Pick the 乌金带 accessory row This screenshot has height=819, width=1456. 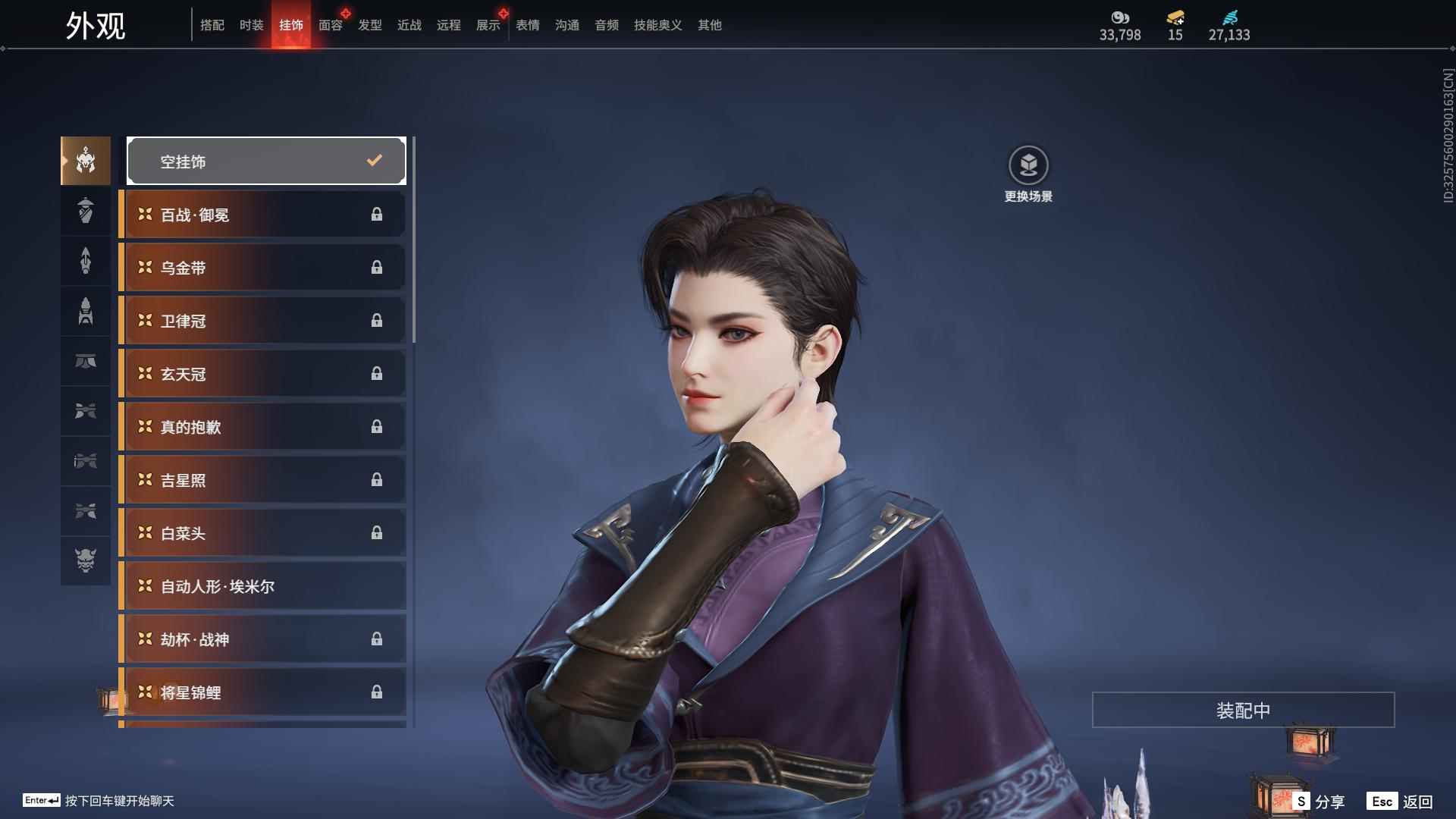pyautogui.click(x=263, y=268)
